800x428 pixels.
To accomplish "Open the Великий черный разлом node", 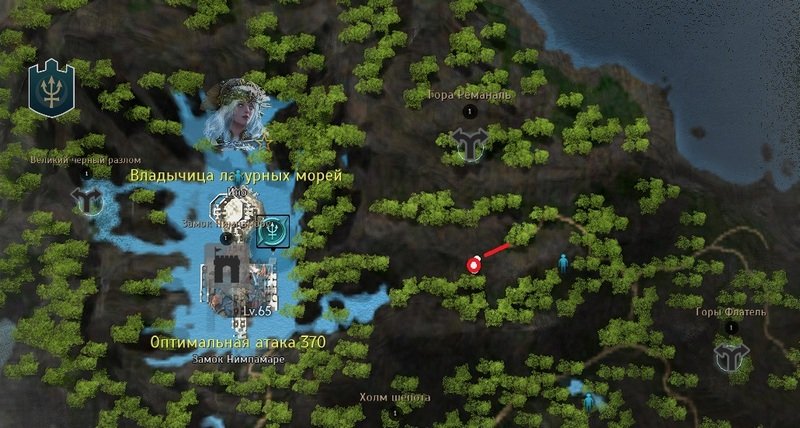I will (x=87, y=199).
